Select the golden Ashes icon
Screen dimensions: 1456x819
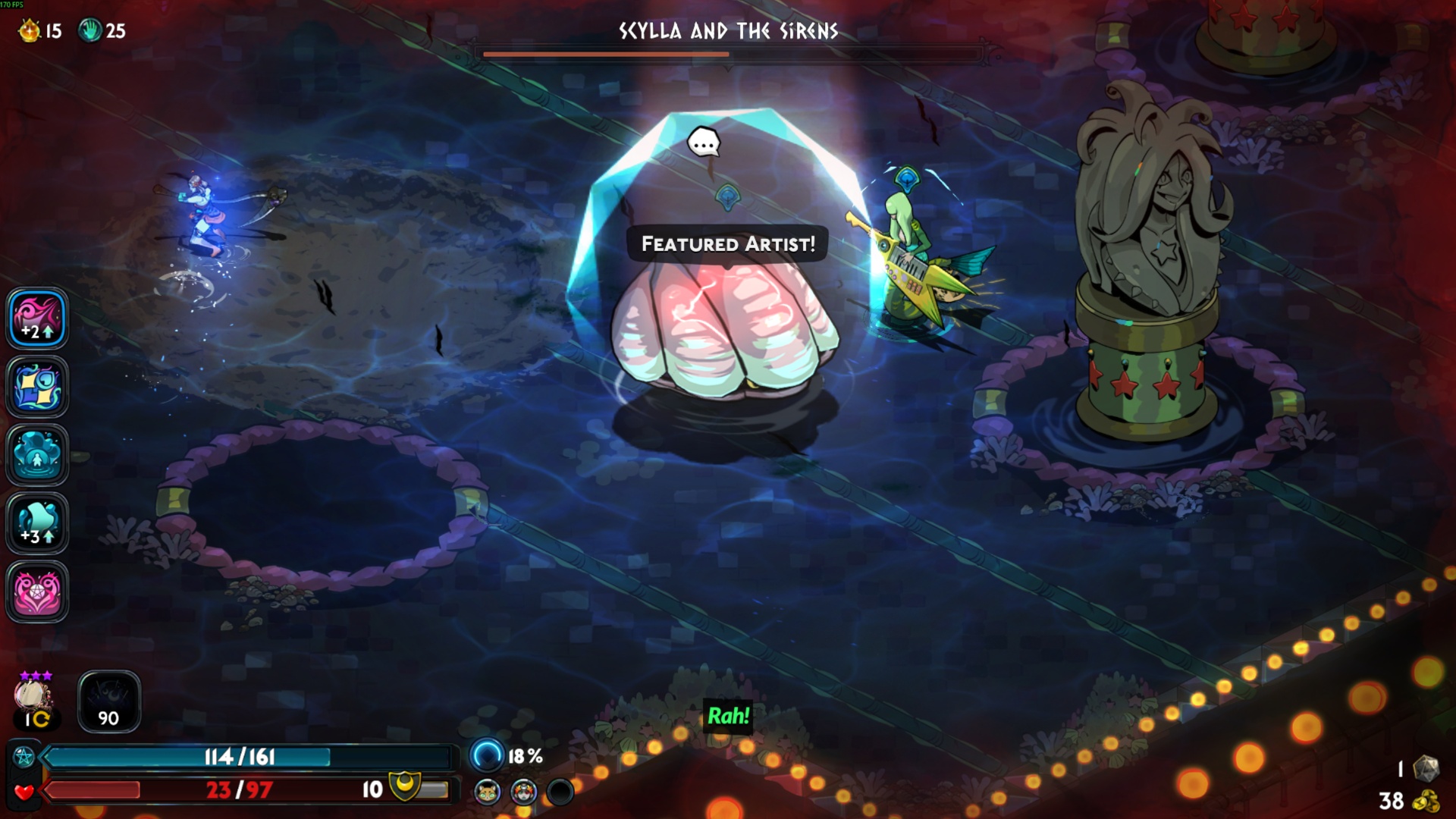pyautogui.click(x=30, y=30)
